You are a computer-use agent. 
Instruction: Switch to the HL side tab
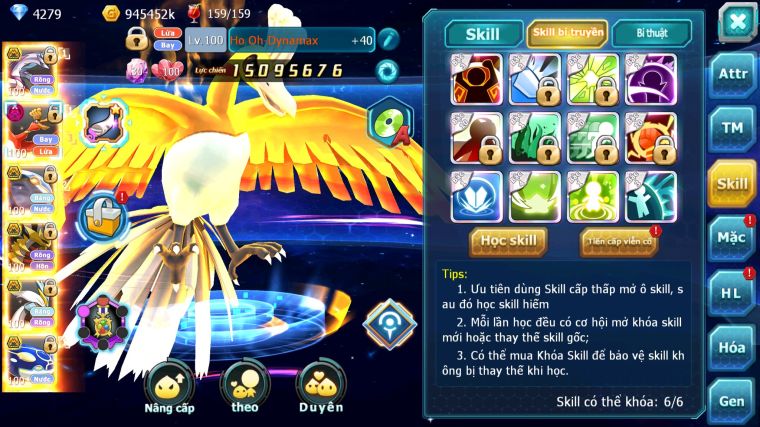pyautogui.click(x=732, y=292)
